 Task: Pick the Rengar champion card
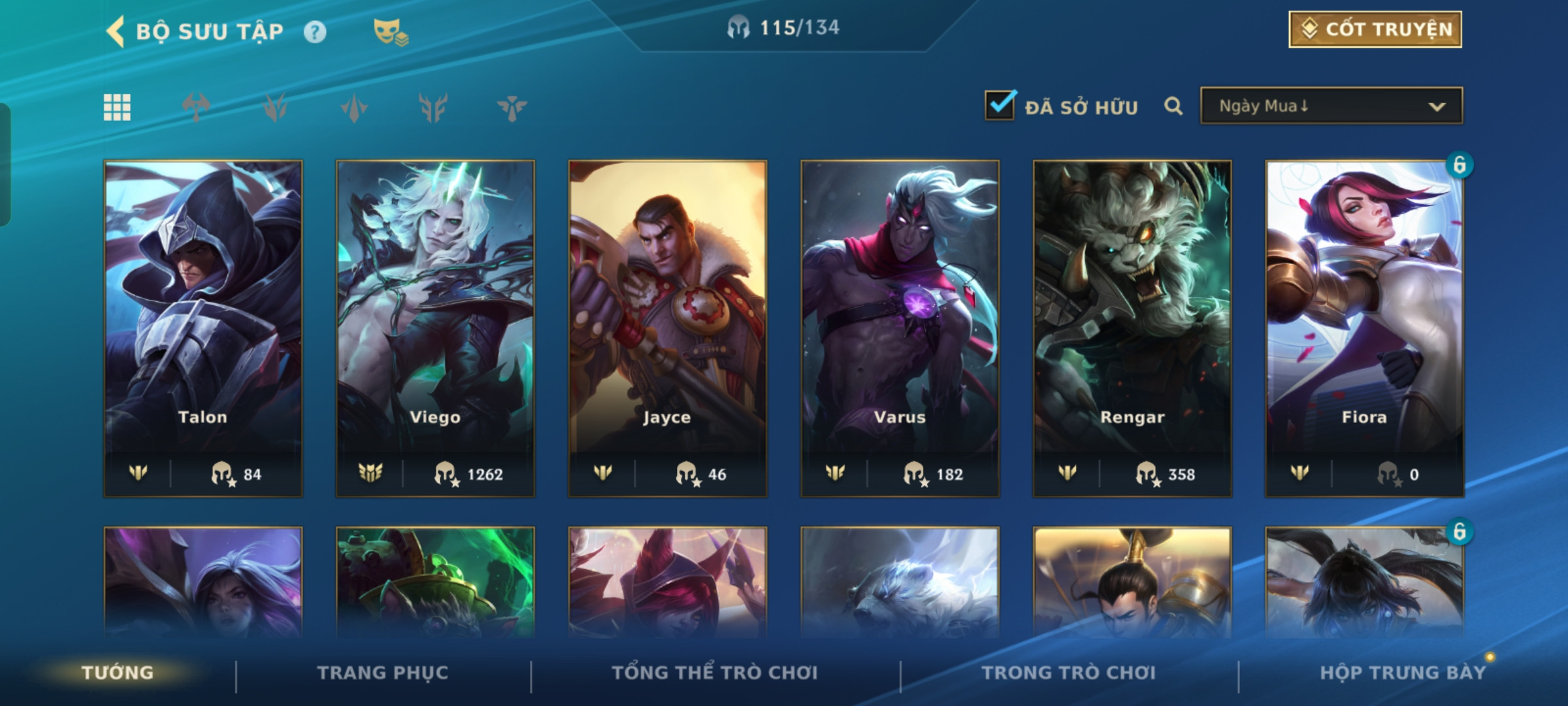(x=1132, y=328)
